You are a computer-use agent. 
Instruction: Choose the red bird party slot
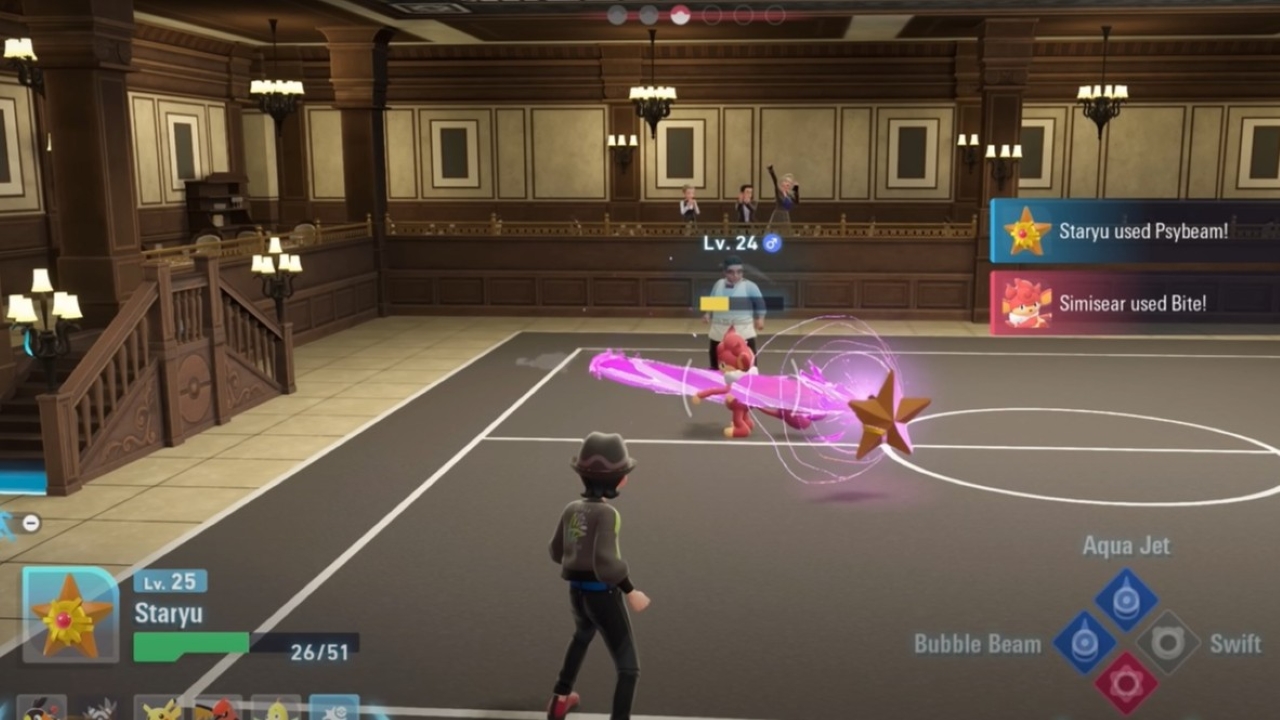pyautogui.click(x=217, y=708)
